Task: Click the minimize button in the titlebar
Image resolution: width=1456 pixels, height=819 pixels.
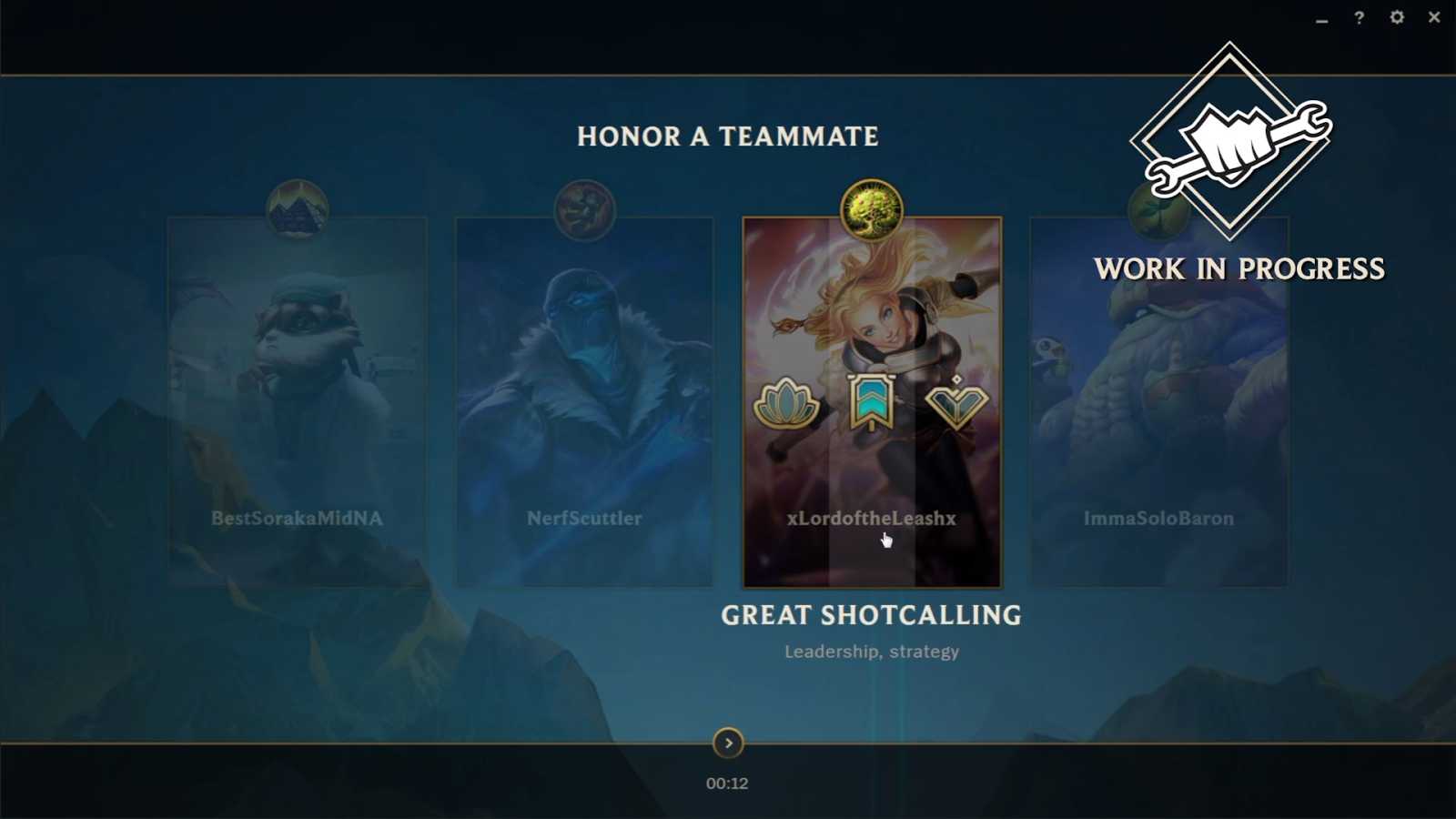Action: tap(1320, 16)
